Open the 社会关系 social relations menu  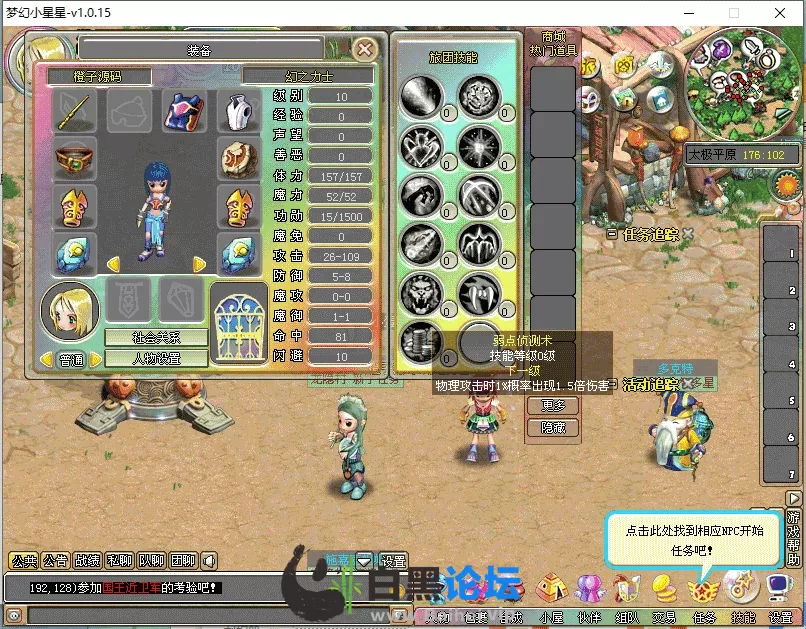pos(156,338)
